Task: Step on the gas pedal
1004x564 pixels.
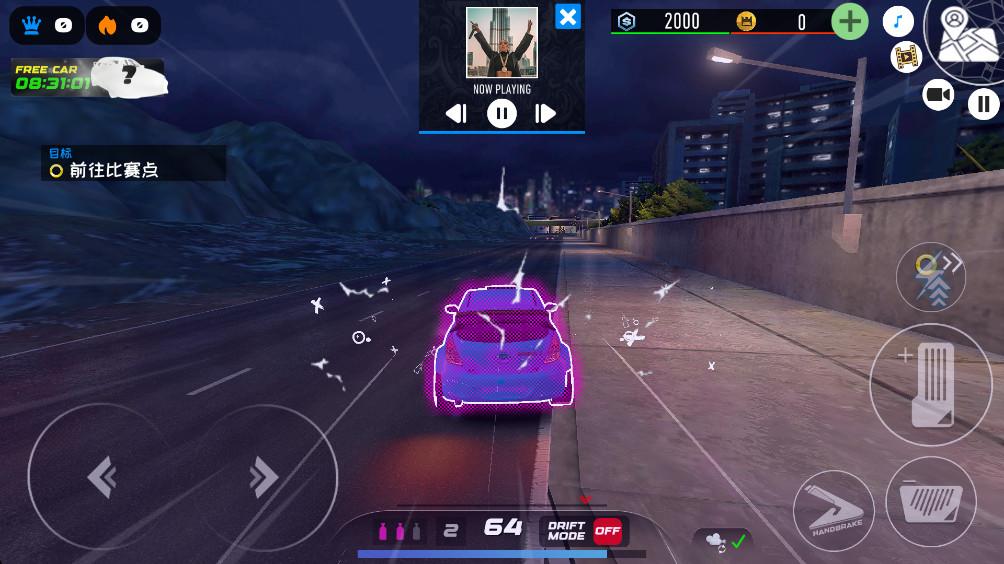Action: click(x=931, y=385)
